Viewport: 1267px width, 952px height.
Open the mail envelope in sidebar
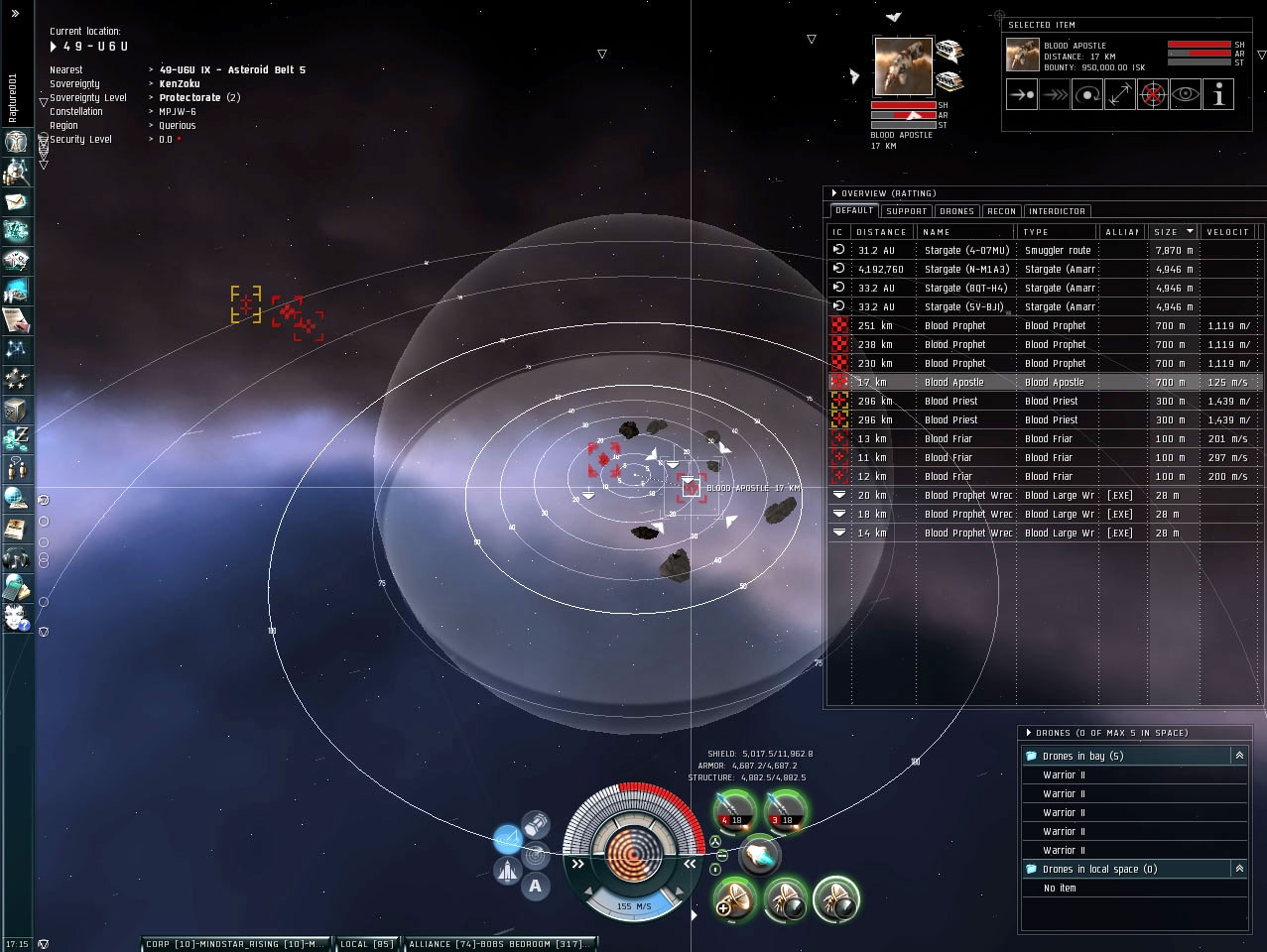pyautogui.click(x=17, y=202)
